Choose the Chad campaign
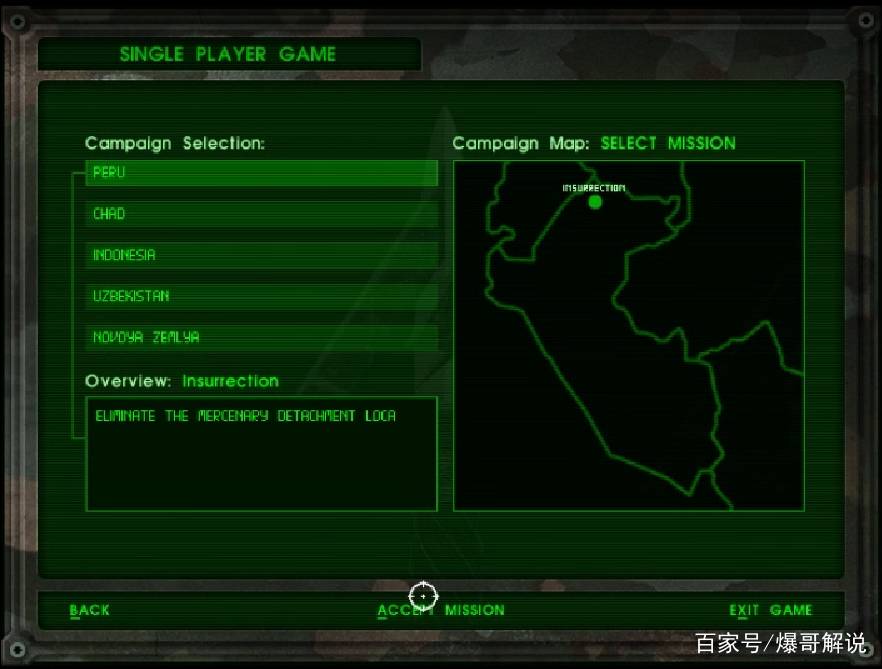The width and height of the screenshot is (882, 669). point(261,214)
